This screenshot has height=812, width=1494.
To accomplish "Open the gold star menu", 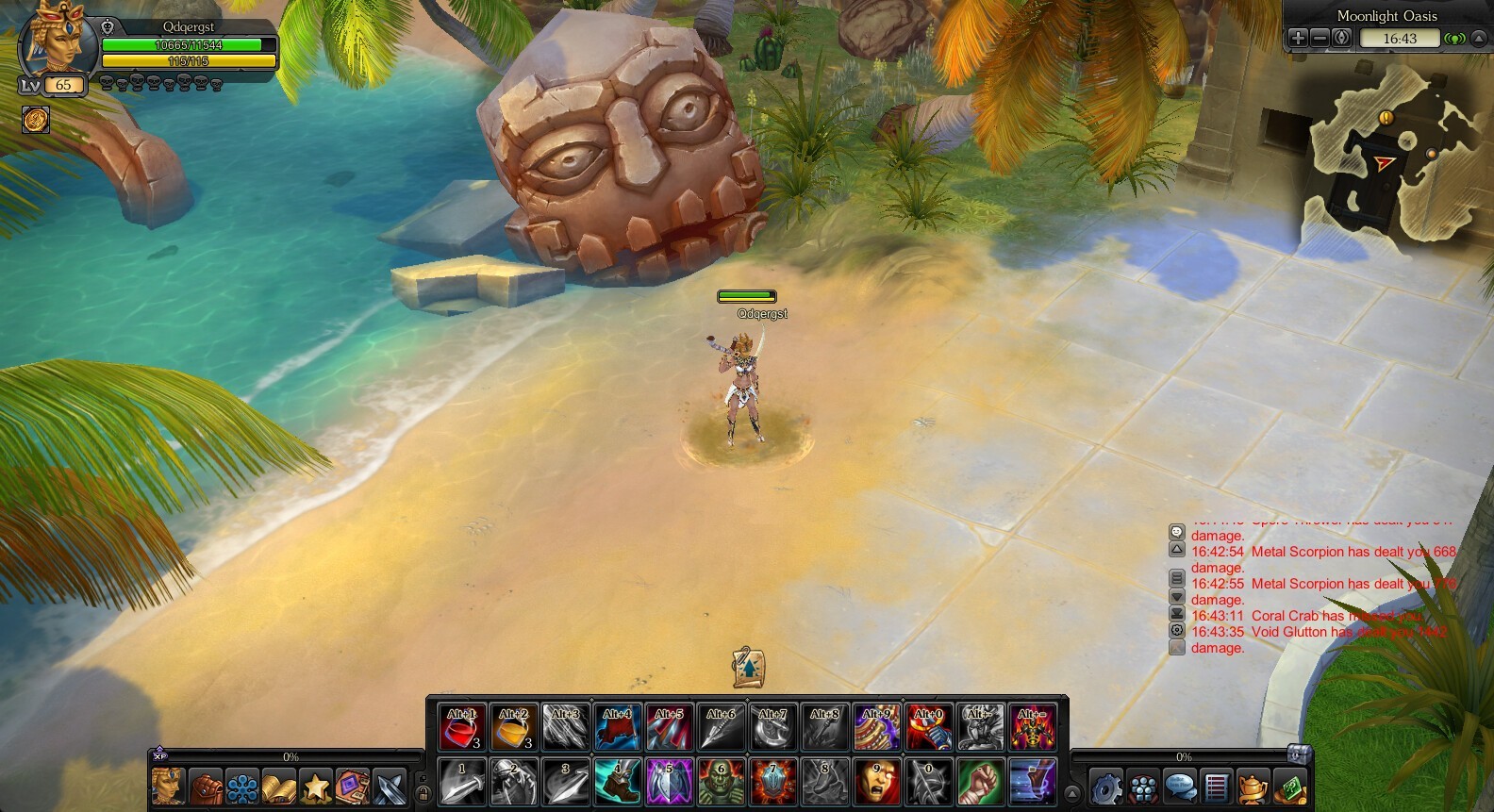I will pos(316,786).
